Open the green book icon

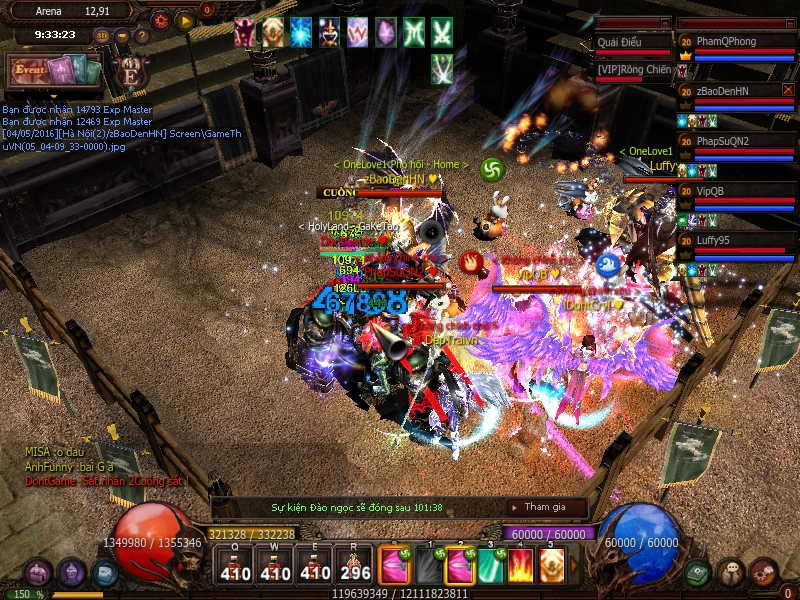pos(698,573)
